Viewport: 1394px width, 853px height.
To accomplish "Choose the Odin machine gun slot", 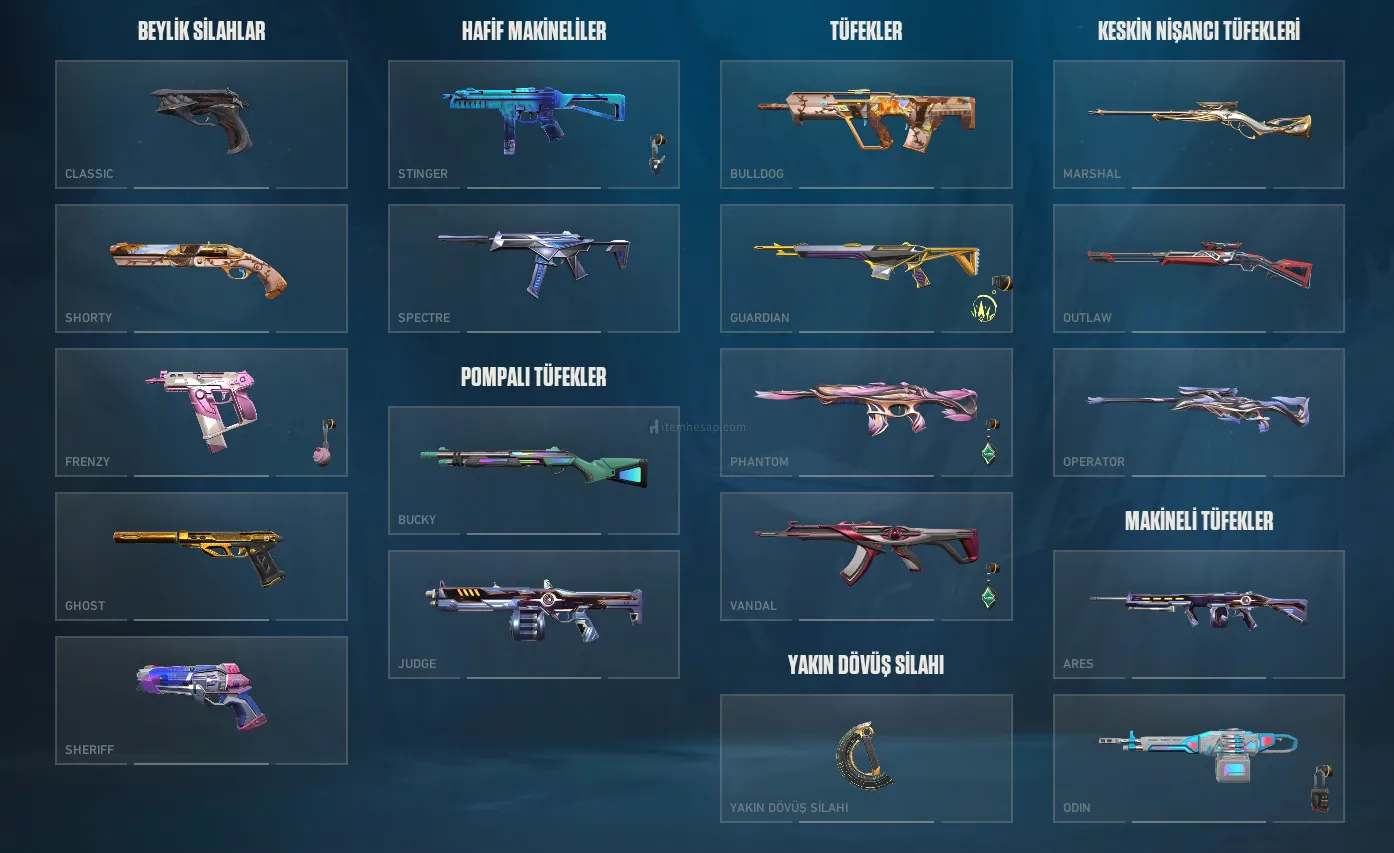I will coord(1198,758).
